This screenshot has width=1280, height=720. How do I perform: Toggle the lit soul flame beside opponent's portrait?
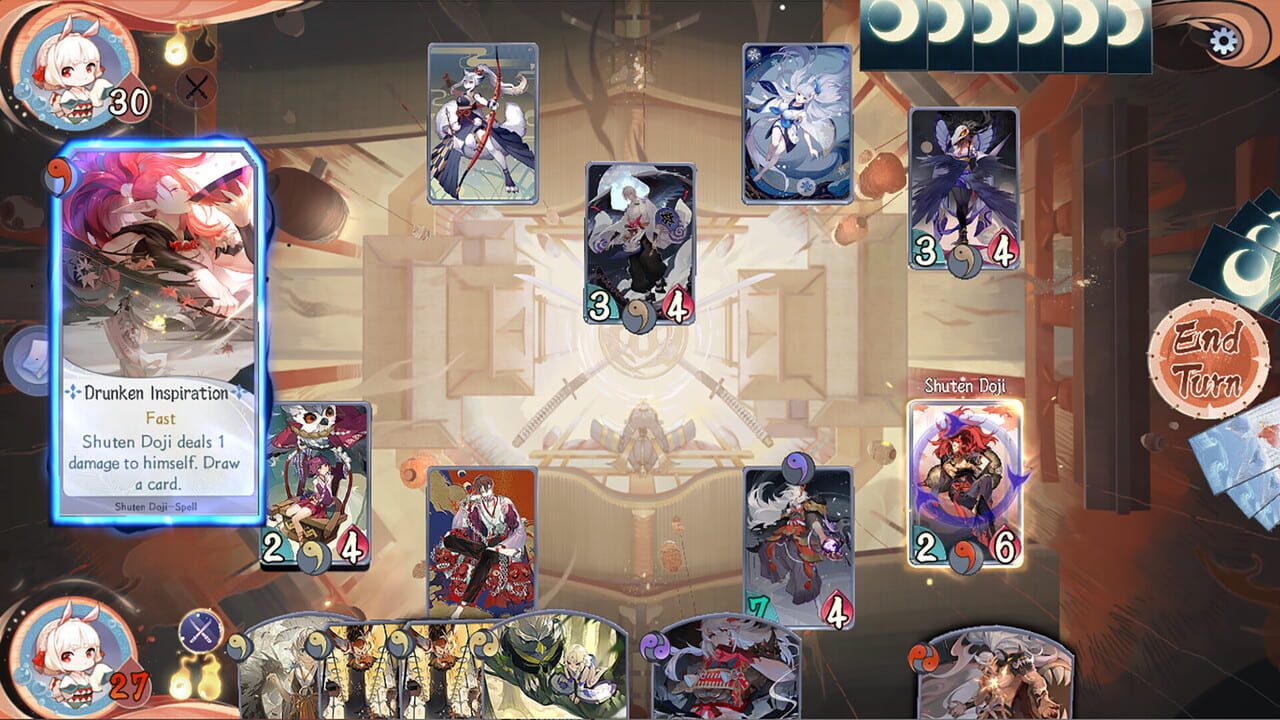tap(175, 48)
